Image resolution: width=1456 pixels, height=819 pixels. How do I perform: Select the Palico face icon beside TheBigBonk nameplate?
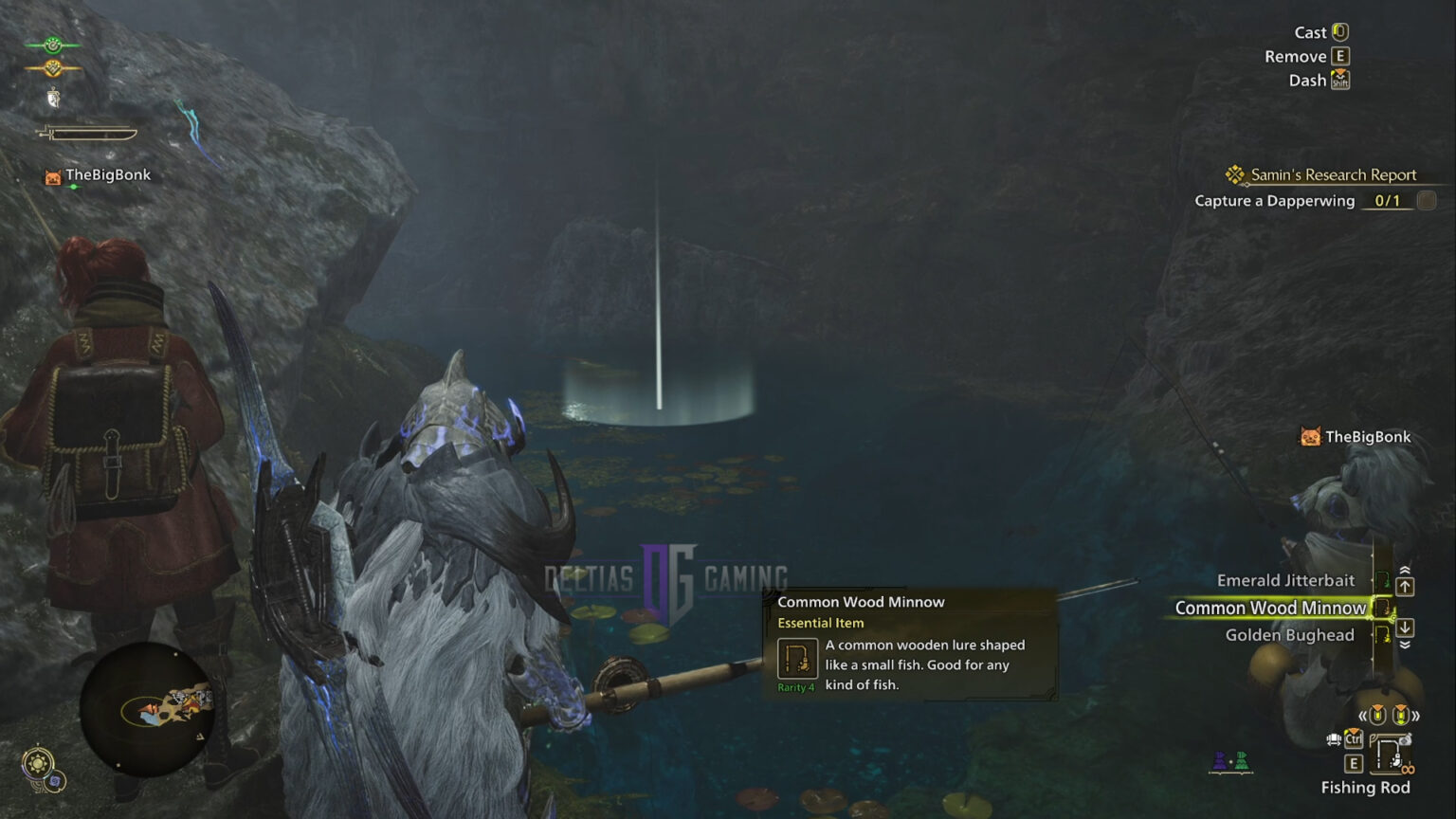tap(53, 175)
